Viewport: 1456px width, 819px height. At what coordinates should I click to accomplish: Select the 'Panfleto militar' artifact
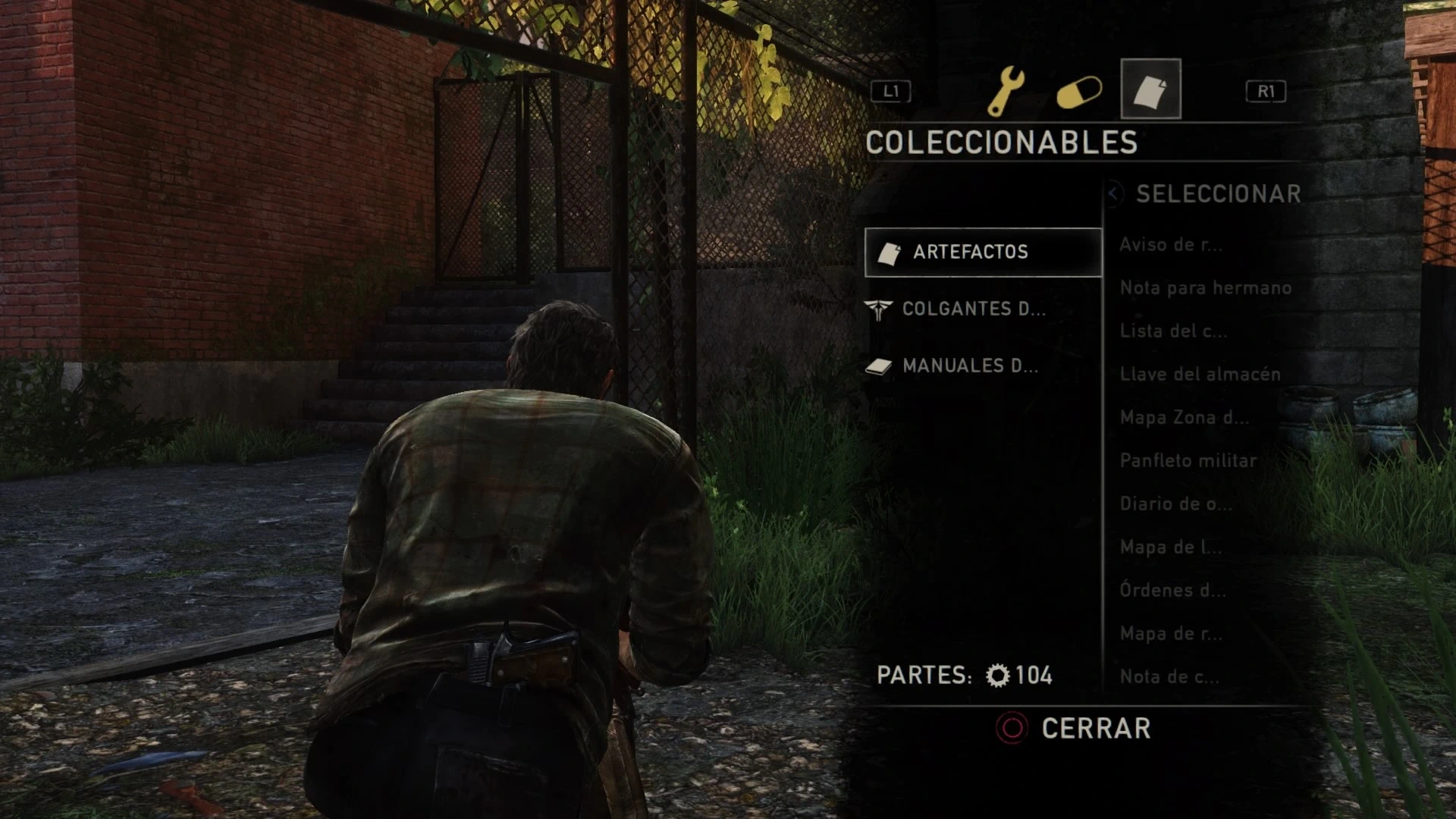(x=1188, y=461)
